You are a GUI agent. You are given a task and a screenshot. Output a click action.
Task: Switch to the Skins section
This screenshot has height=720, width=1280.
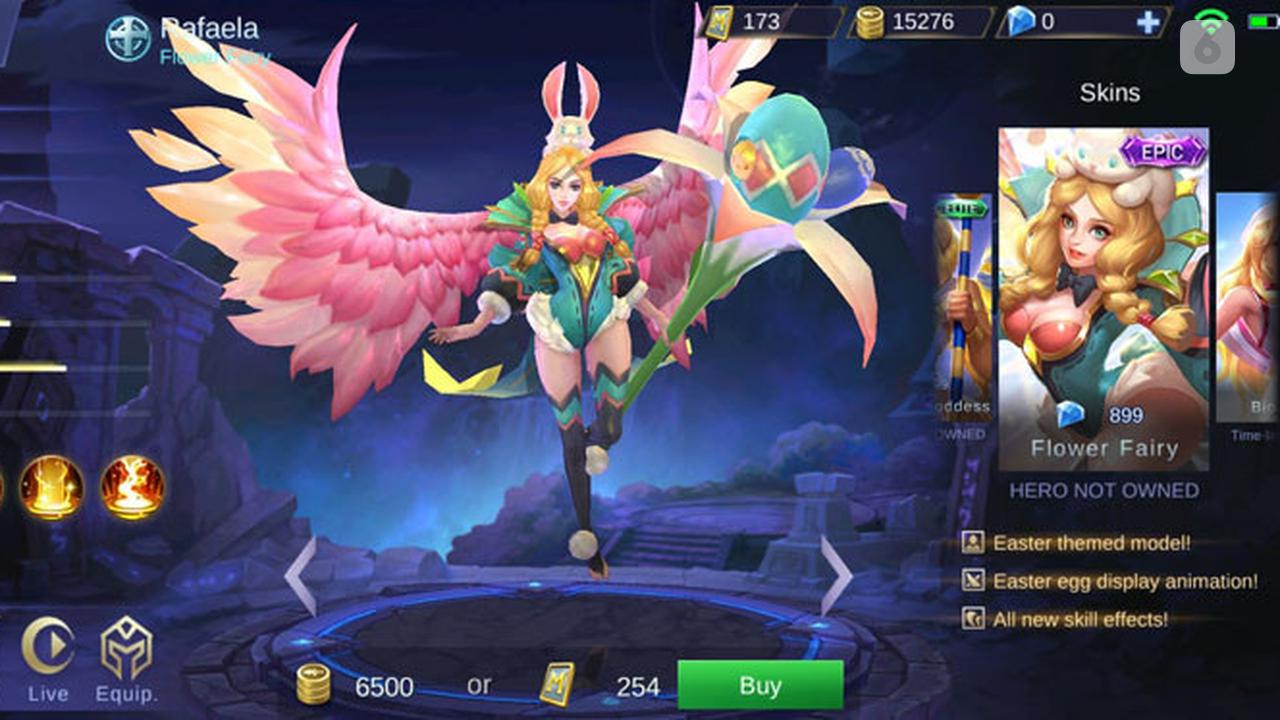[x=1111, y=93]
